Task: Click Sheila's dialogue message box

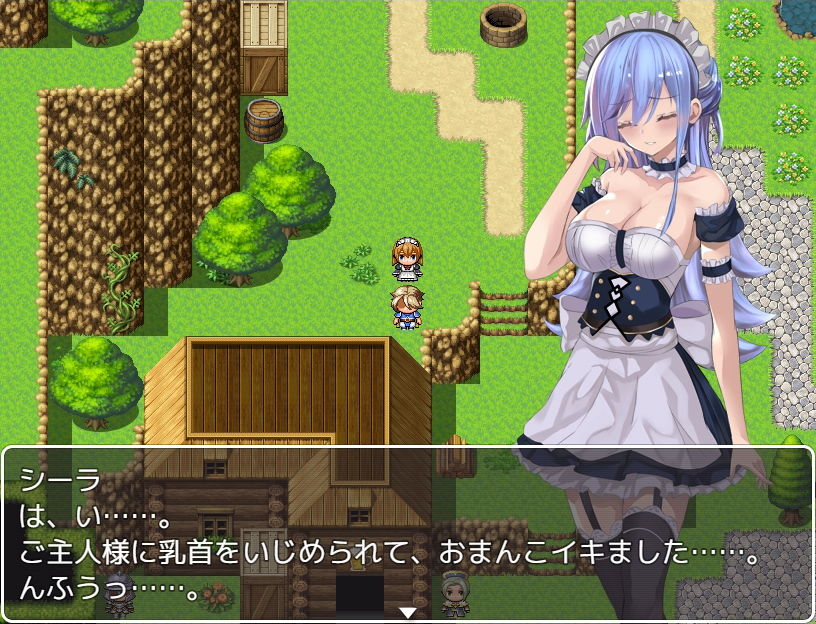Action: (x=407, y=533)
